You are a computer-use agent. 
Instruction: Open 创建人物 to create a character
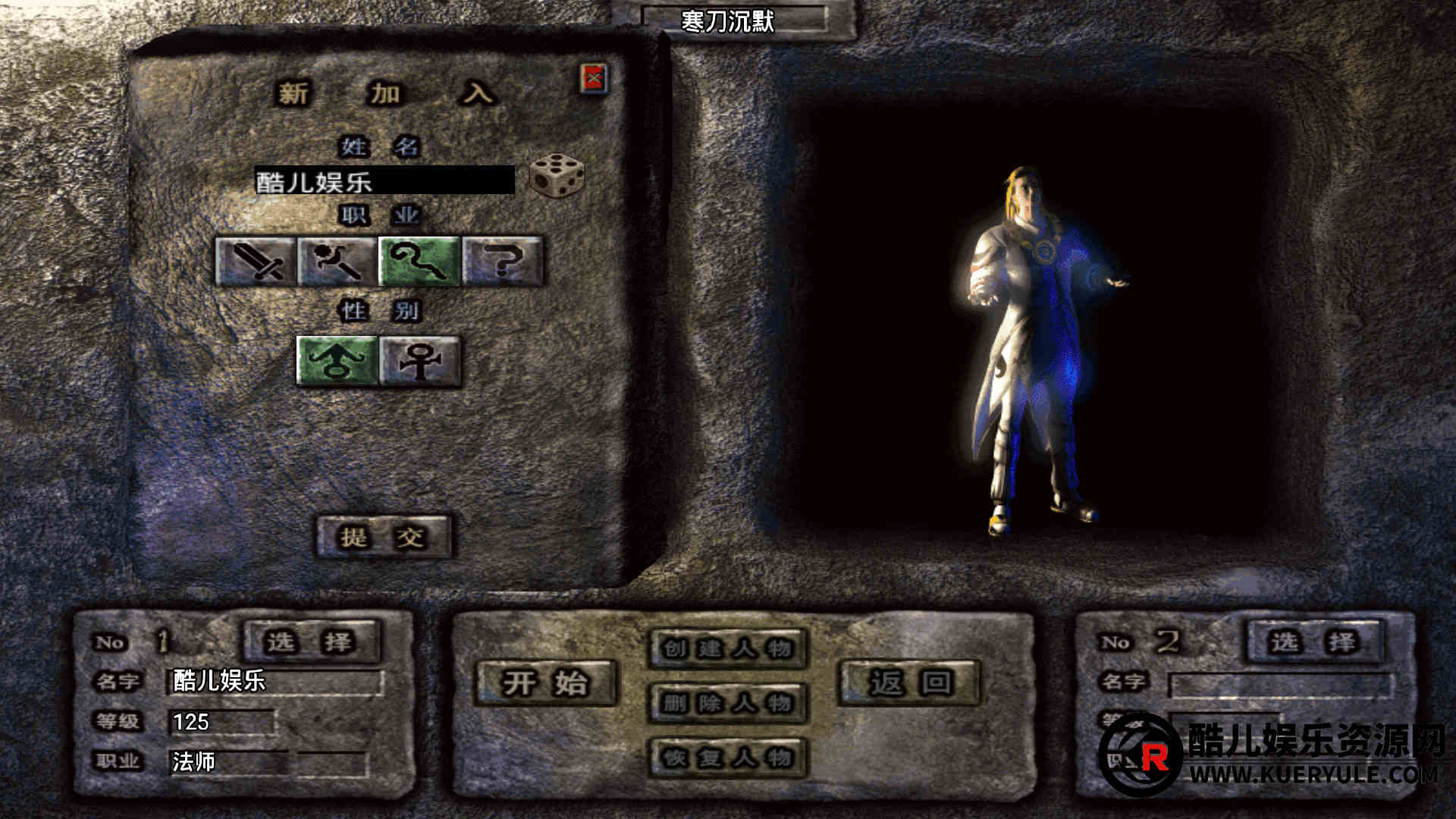pyautogui.click(x=728, y=648)
